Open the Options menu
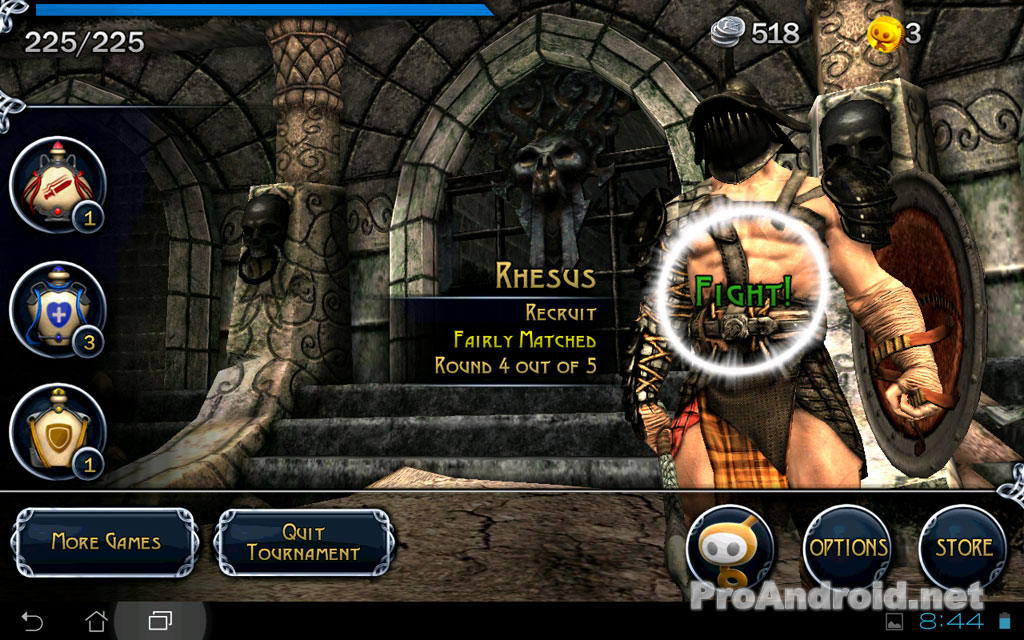 point(848,548)
